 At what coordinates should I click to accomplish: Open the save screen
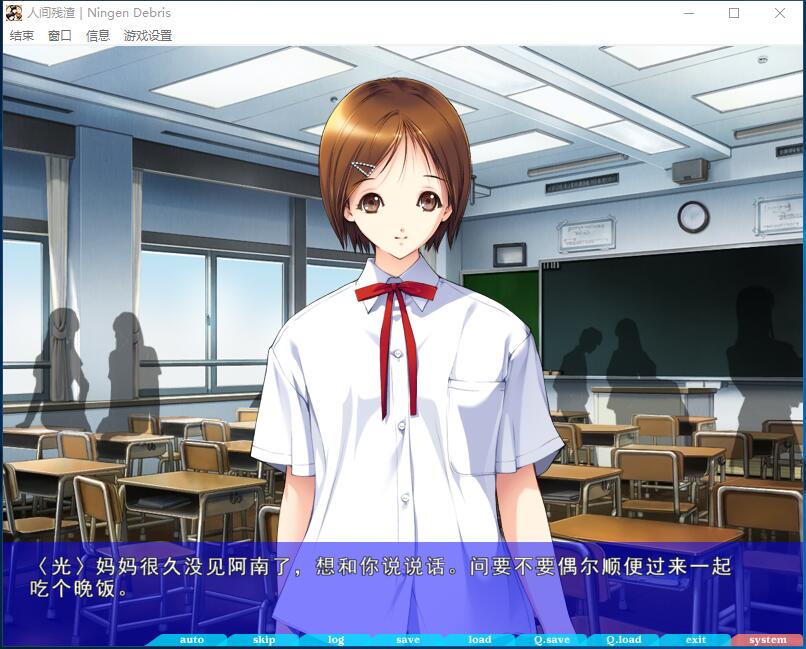click(x=408, y=640)
